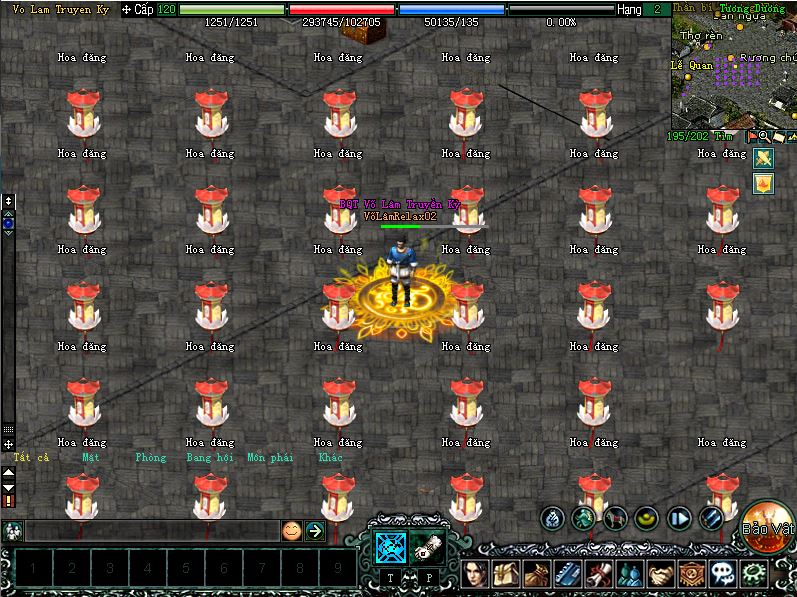The image size is (797, 597).
Task: Click the chat message input box
Action: (x=150, y=531)
